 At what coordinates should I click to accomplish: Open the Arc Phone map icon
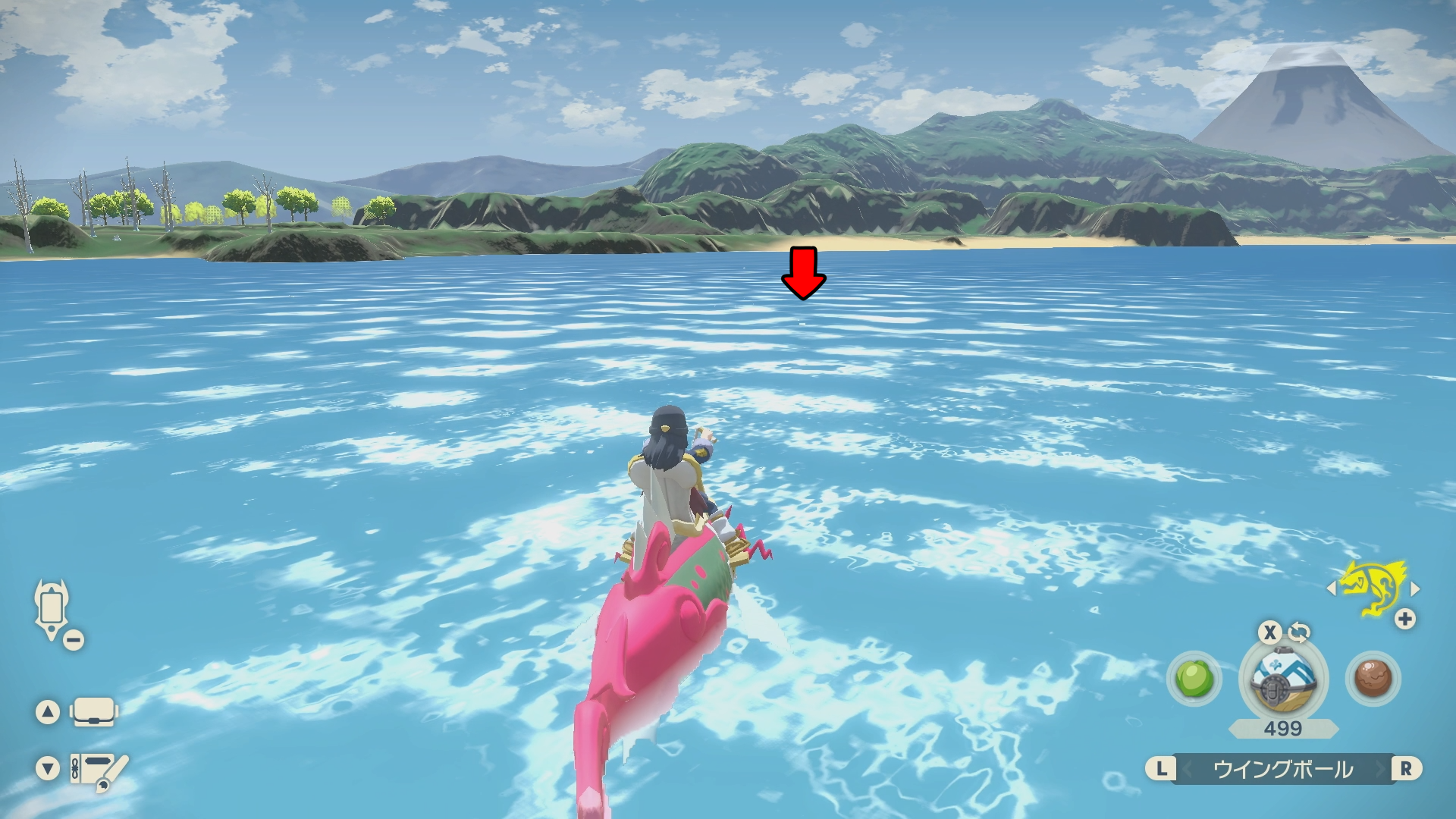(x=52, y=609)
